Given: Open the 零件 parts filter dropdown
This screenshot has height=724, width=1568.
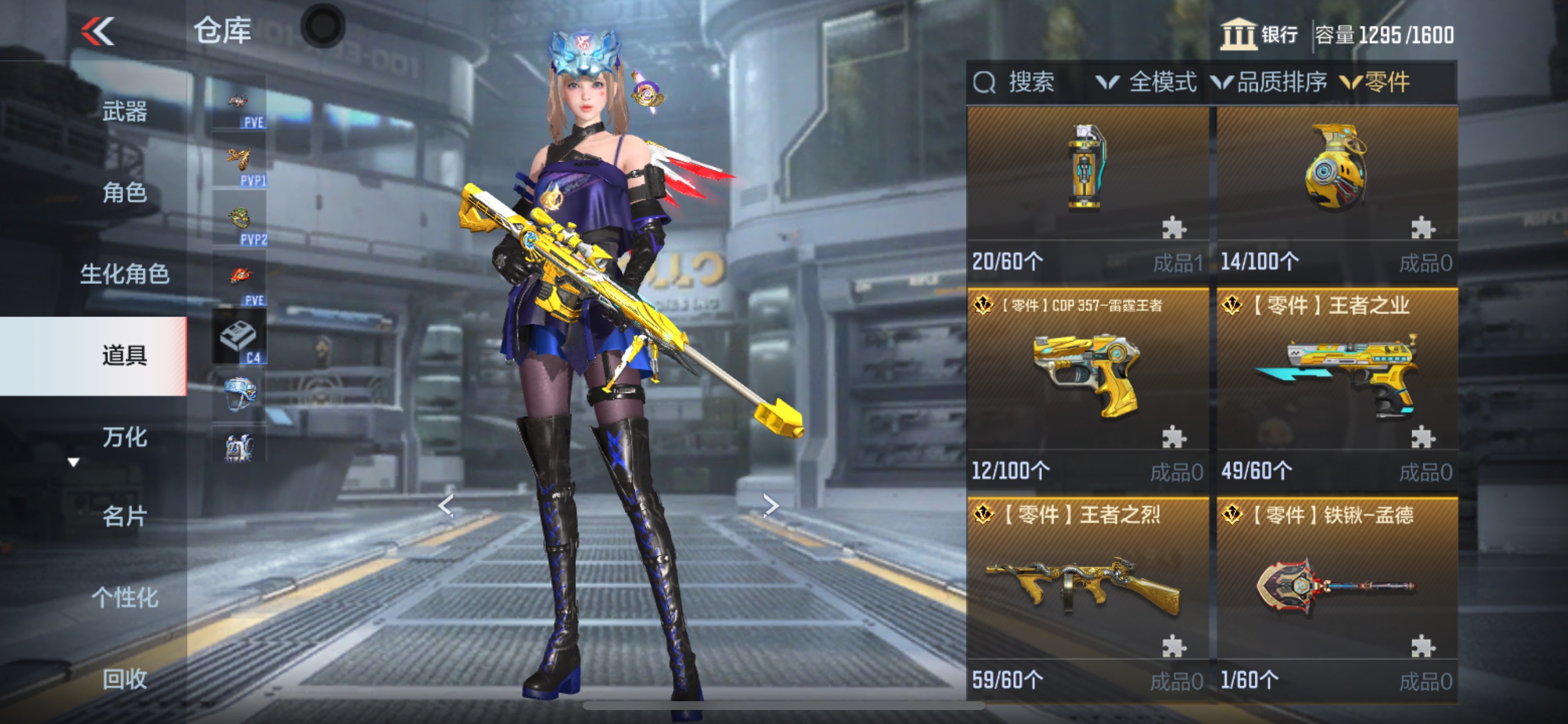Looking at the screenshot, I should [1375, 82].
